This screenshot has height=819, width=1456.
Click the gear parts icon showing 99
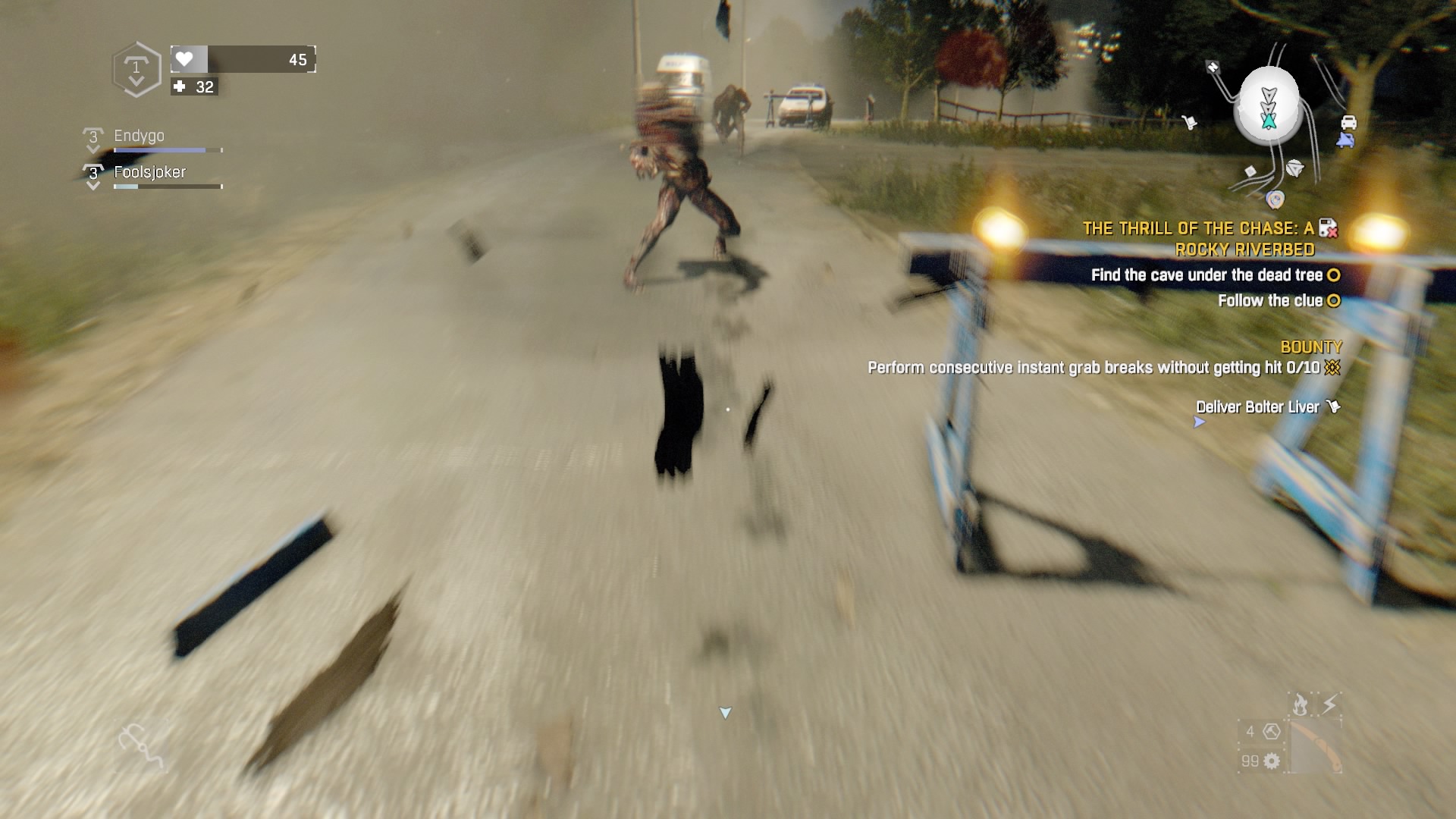[x=1271, y=761]
